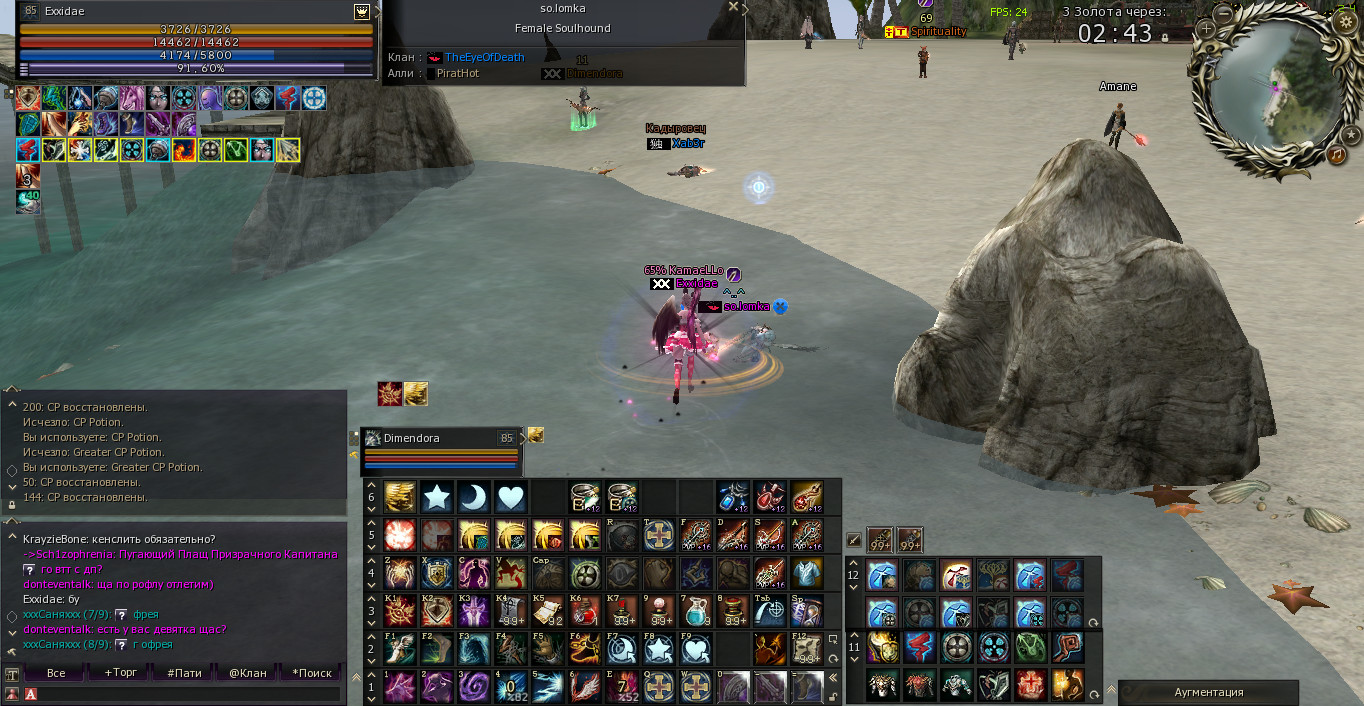Switch to the +Торг chat tab

pyautogui.click(x=120, y=673)
